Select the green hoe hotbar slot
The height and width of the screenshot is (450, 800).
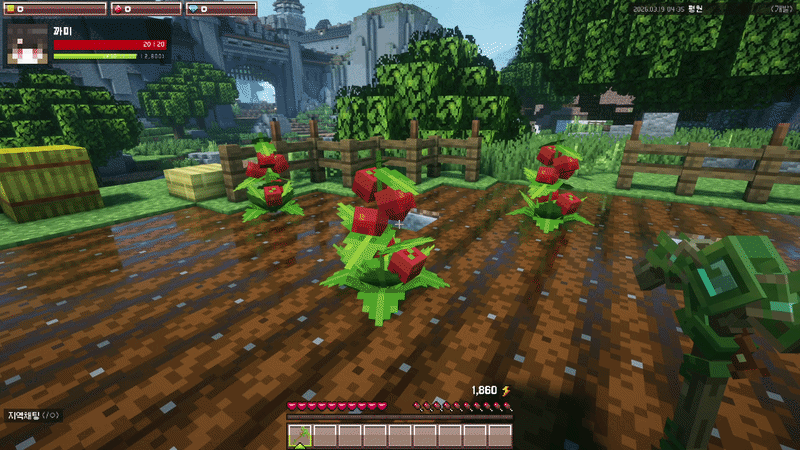tap(300, 435)
